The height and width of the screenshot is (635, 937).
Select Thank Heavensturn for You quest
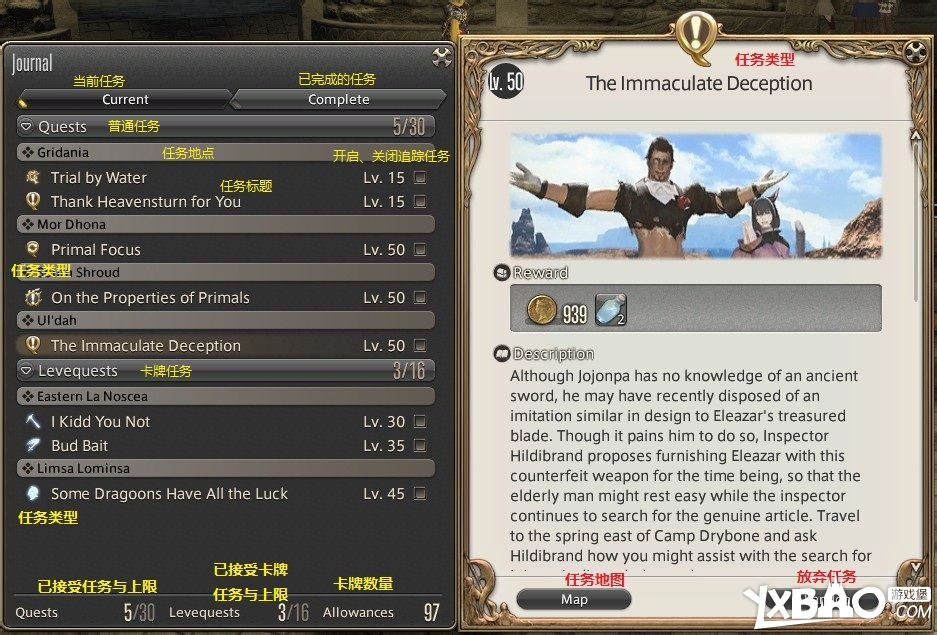pos(146,201)
